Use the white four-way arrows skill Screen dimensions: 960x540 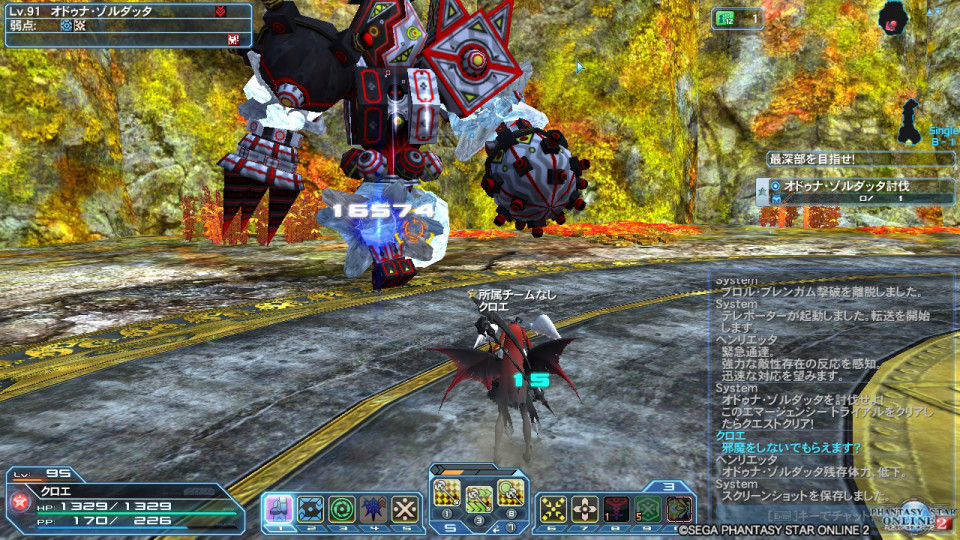pos(585,509)
